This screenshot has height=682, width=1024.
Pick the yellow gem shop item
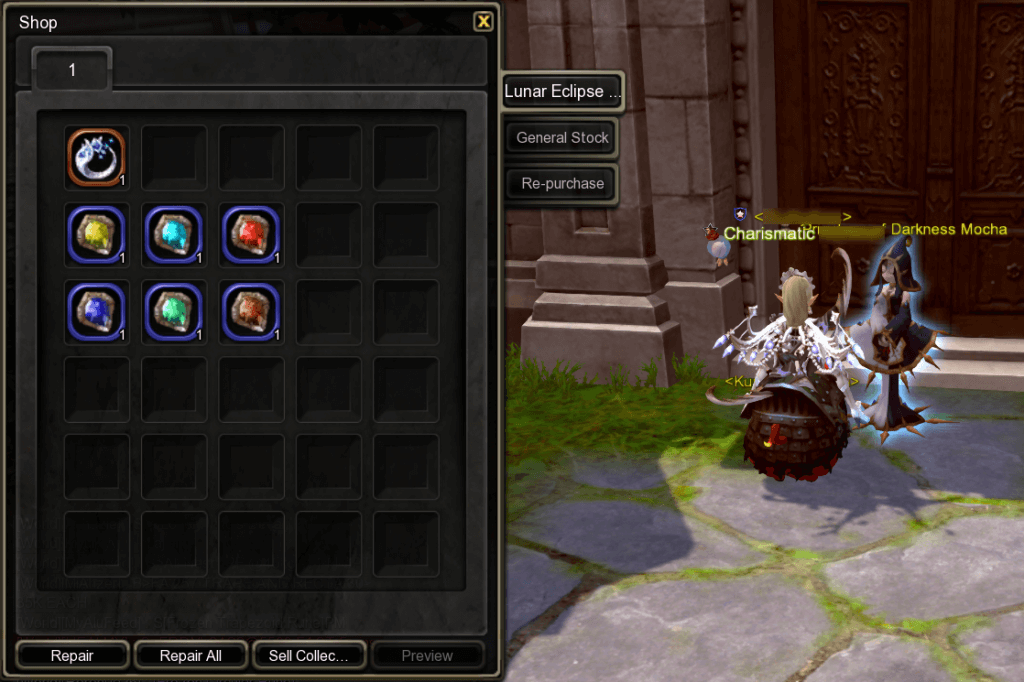[96, 235]
